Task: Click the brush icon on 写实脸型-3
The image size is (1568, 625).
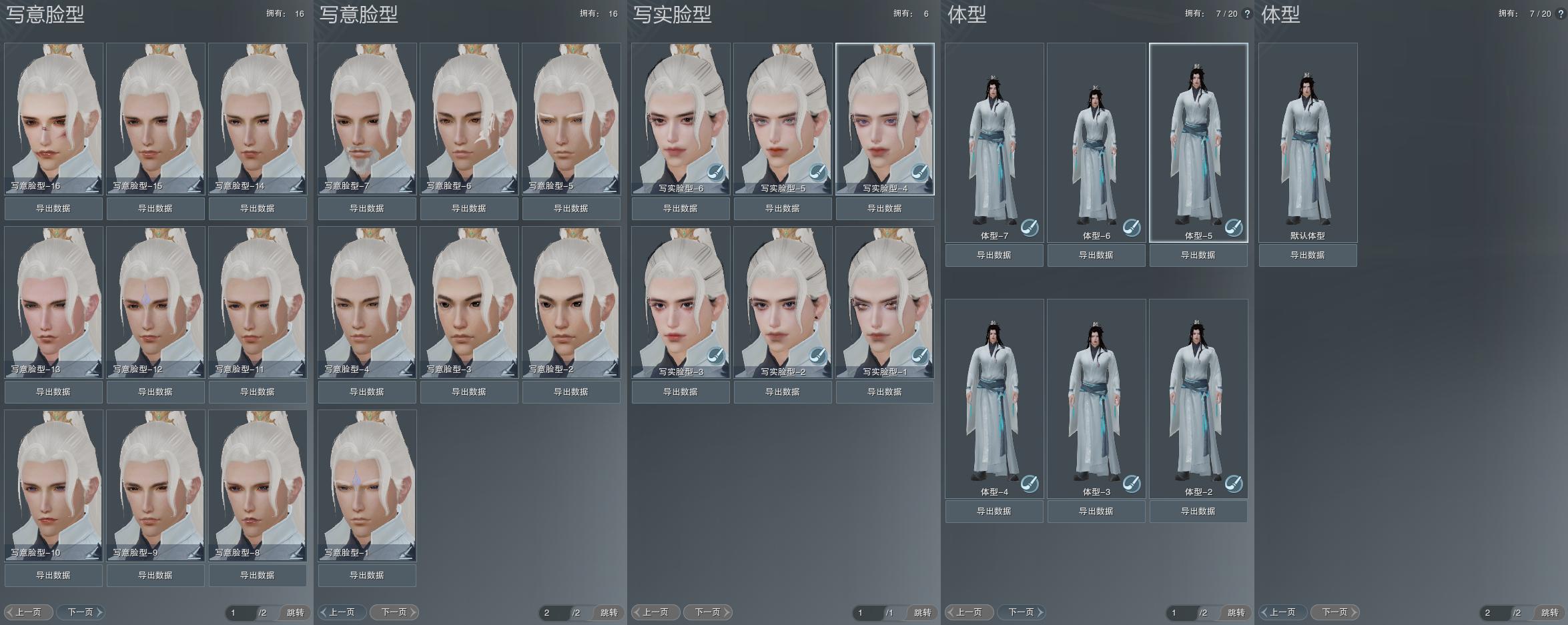Action: point(715,356)
